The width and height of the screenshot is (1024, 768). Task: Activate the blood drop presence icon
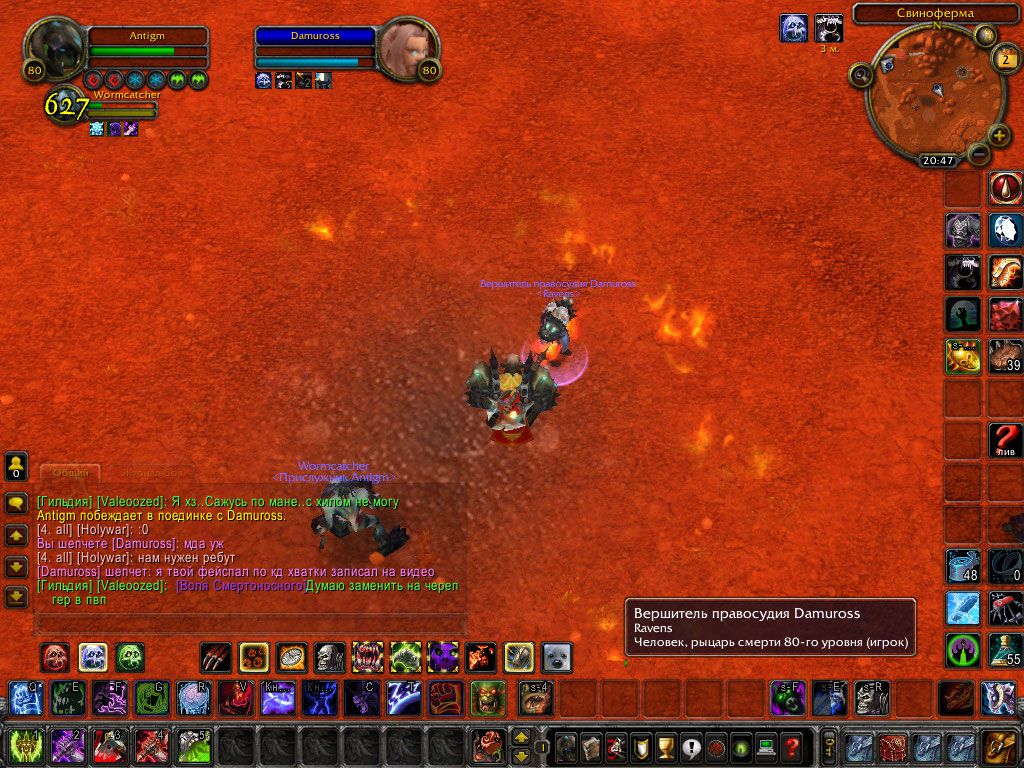(1005, 187)
